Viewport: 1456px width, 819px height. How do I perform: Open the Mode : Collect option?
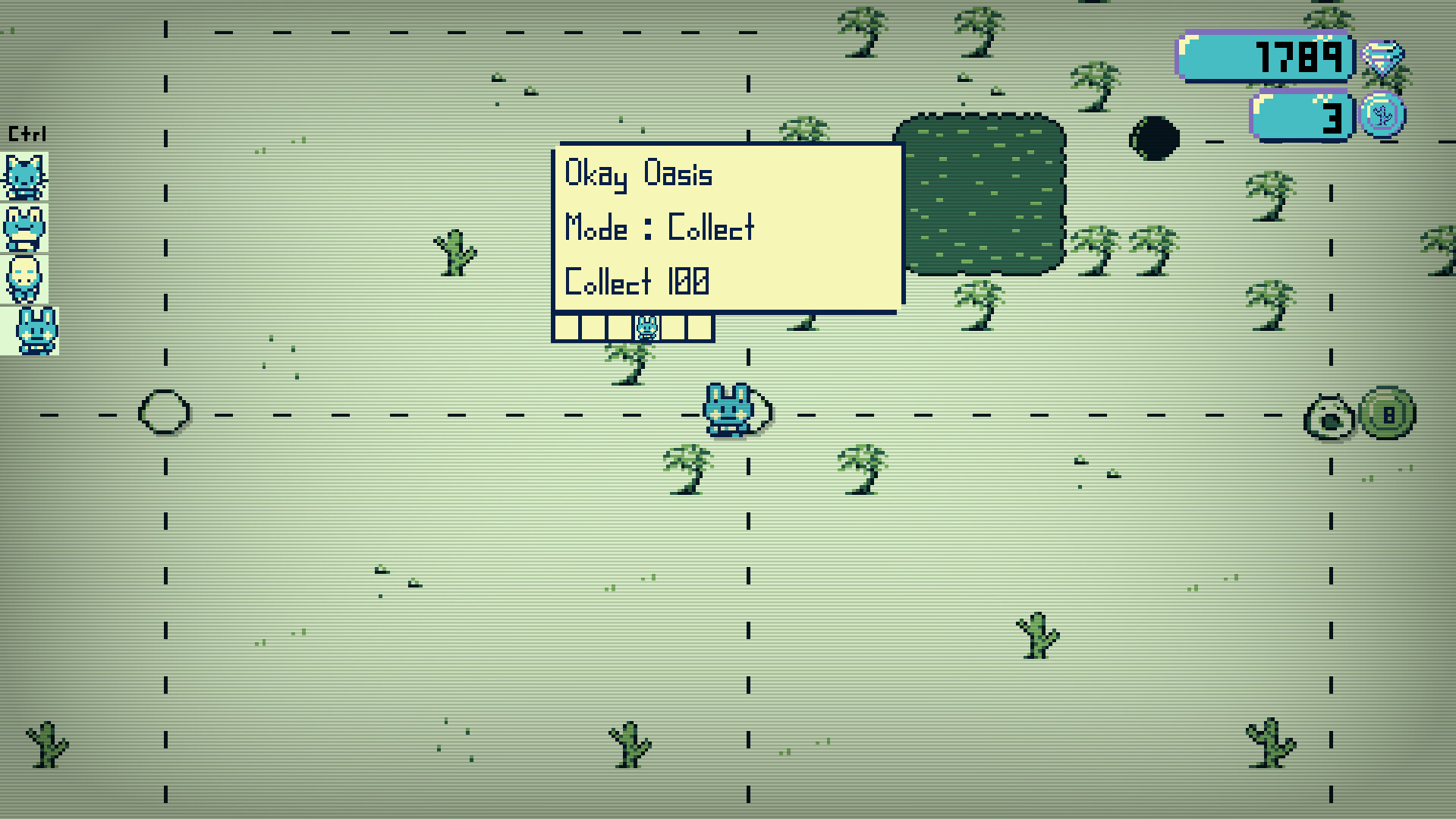tap(659, 228)
